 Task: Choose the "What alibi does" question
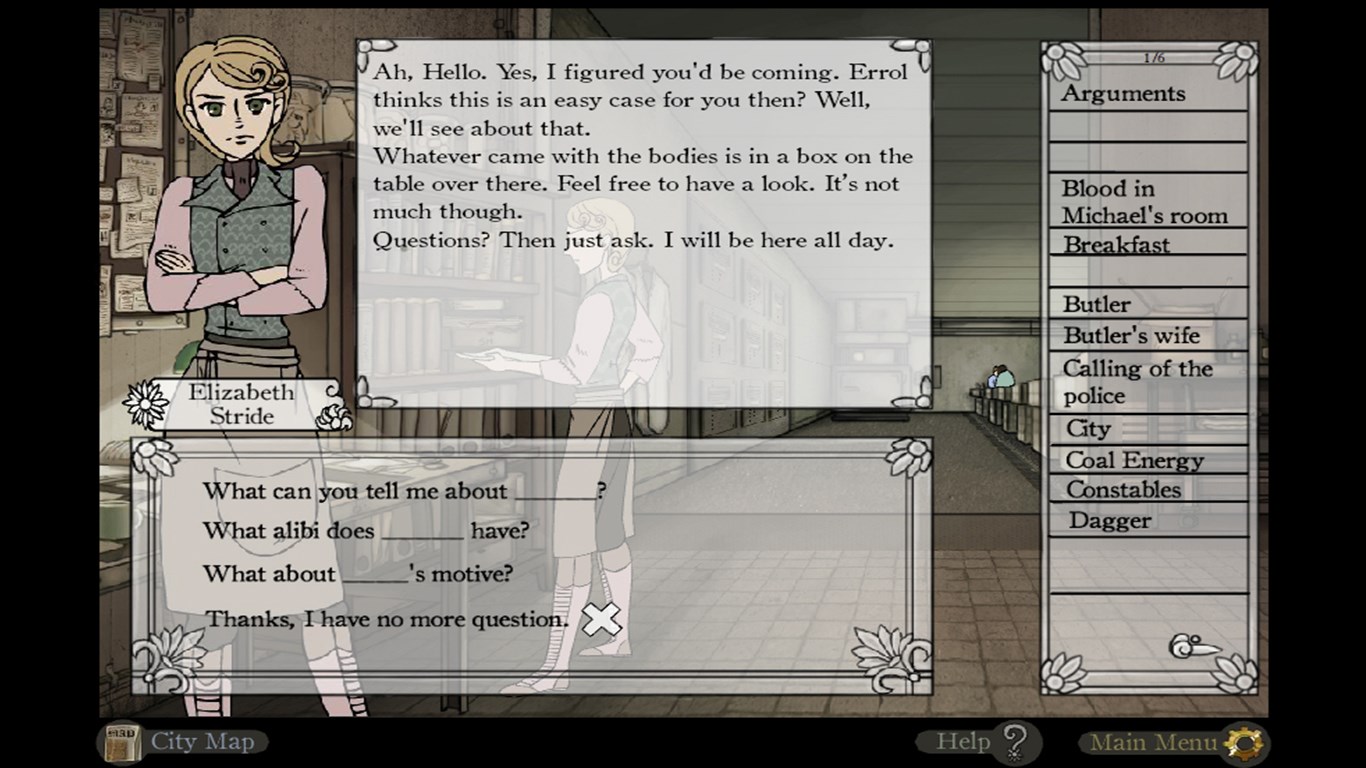click(x=366, y=531)
